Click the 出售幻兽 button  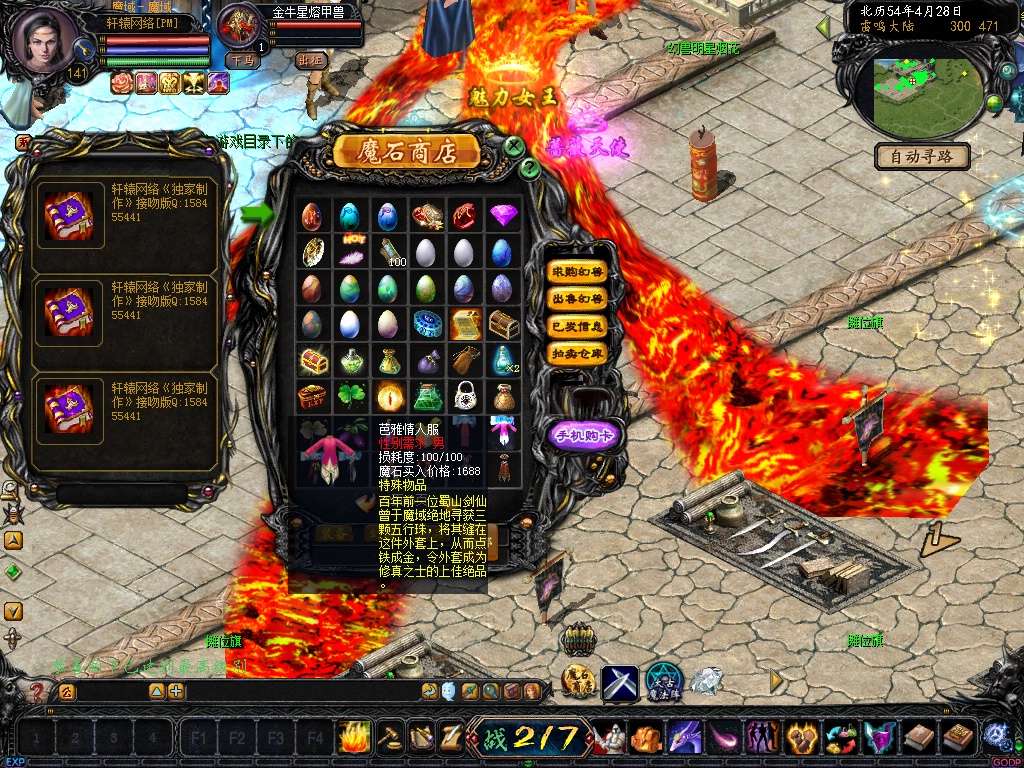pyautogui.click(x=578, y=299)
